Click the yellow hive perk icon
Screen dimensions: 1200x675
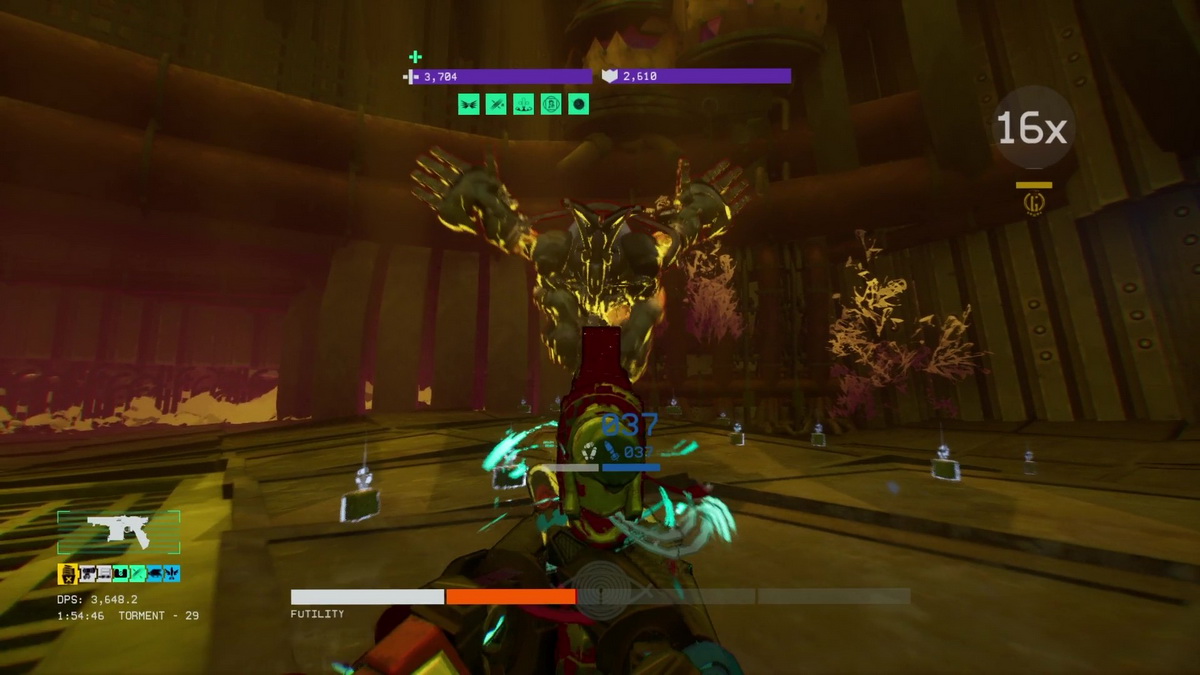tap(68, 574)
